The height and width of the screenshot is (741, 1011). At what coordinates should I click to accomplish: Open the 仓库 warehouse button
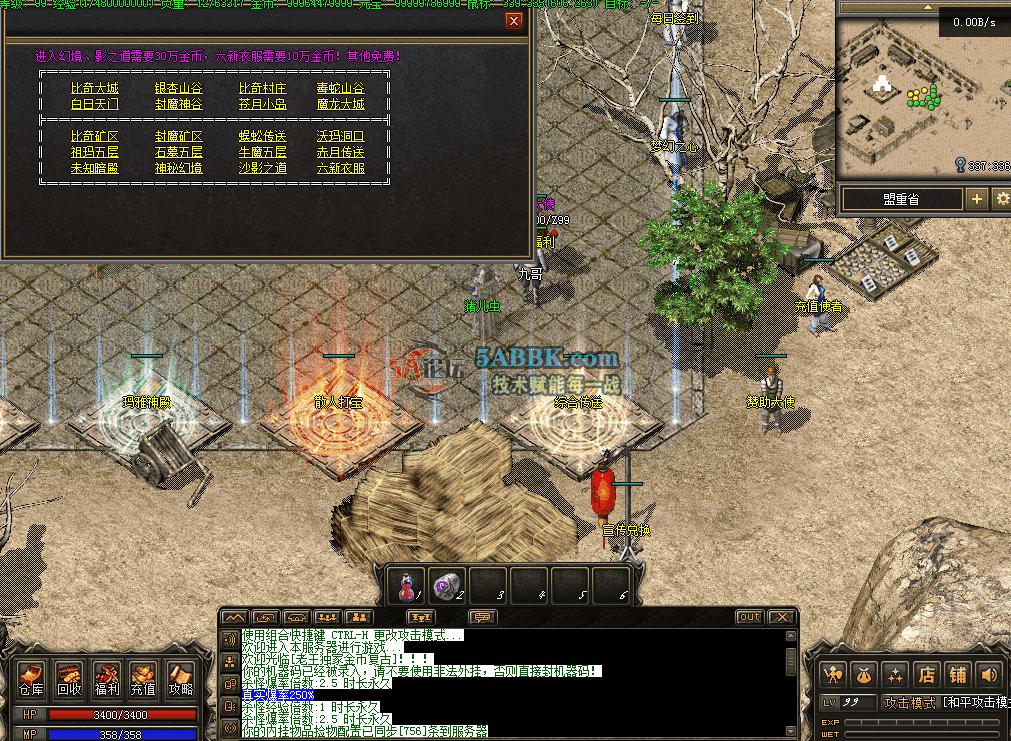(x=31, y=679)
